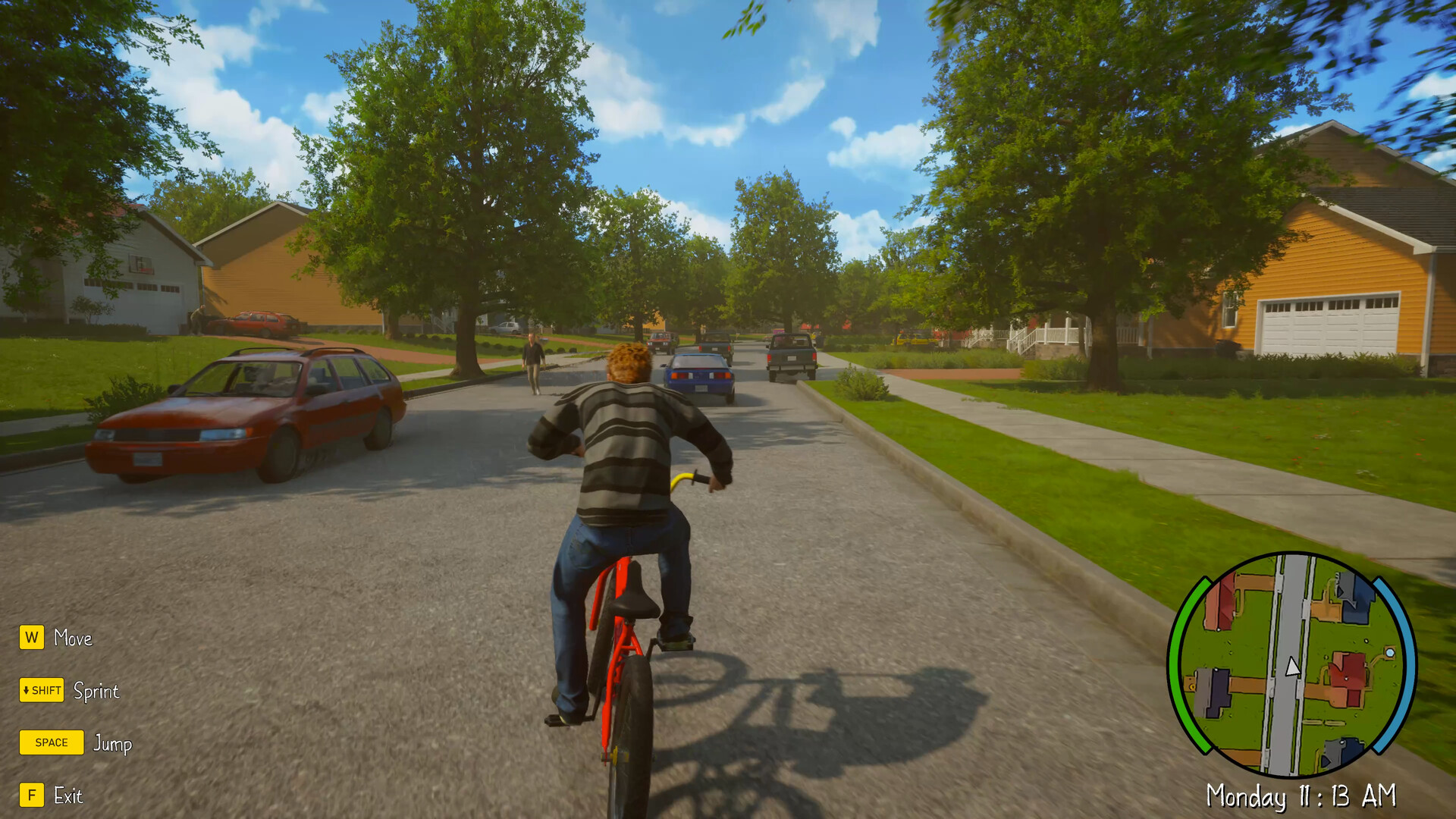Image resolution: width=1456 pixels, height=819 pixels.
Task: Click the F key Exit icon
Action: (31, 796)
